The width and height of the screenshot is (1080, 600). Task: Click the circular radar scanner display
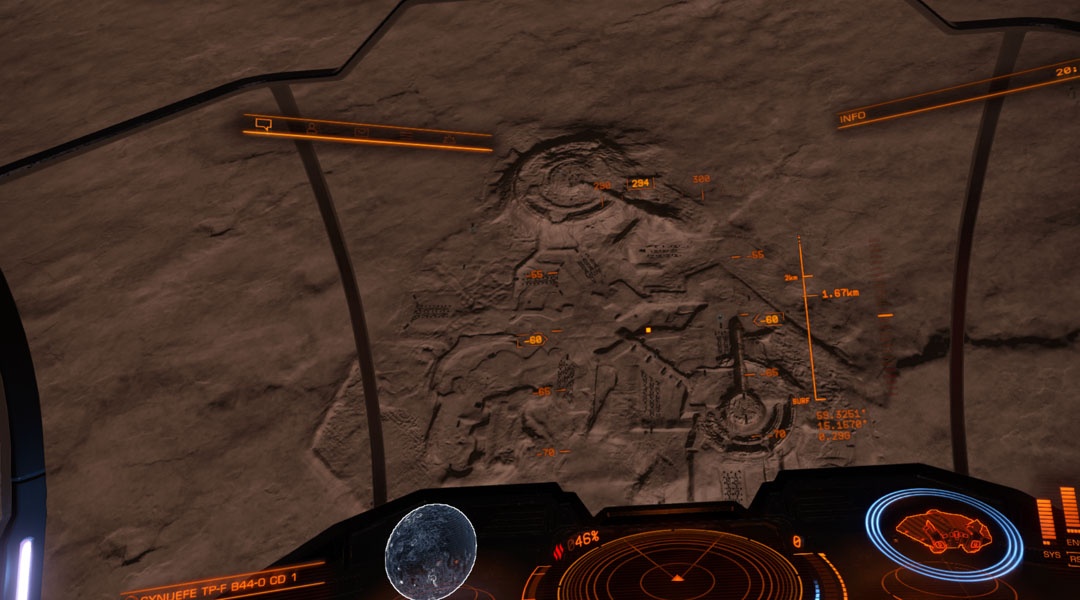[678, 572]
